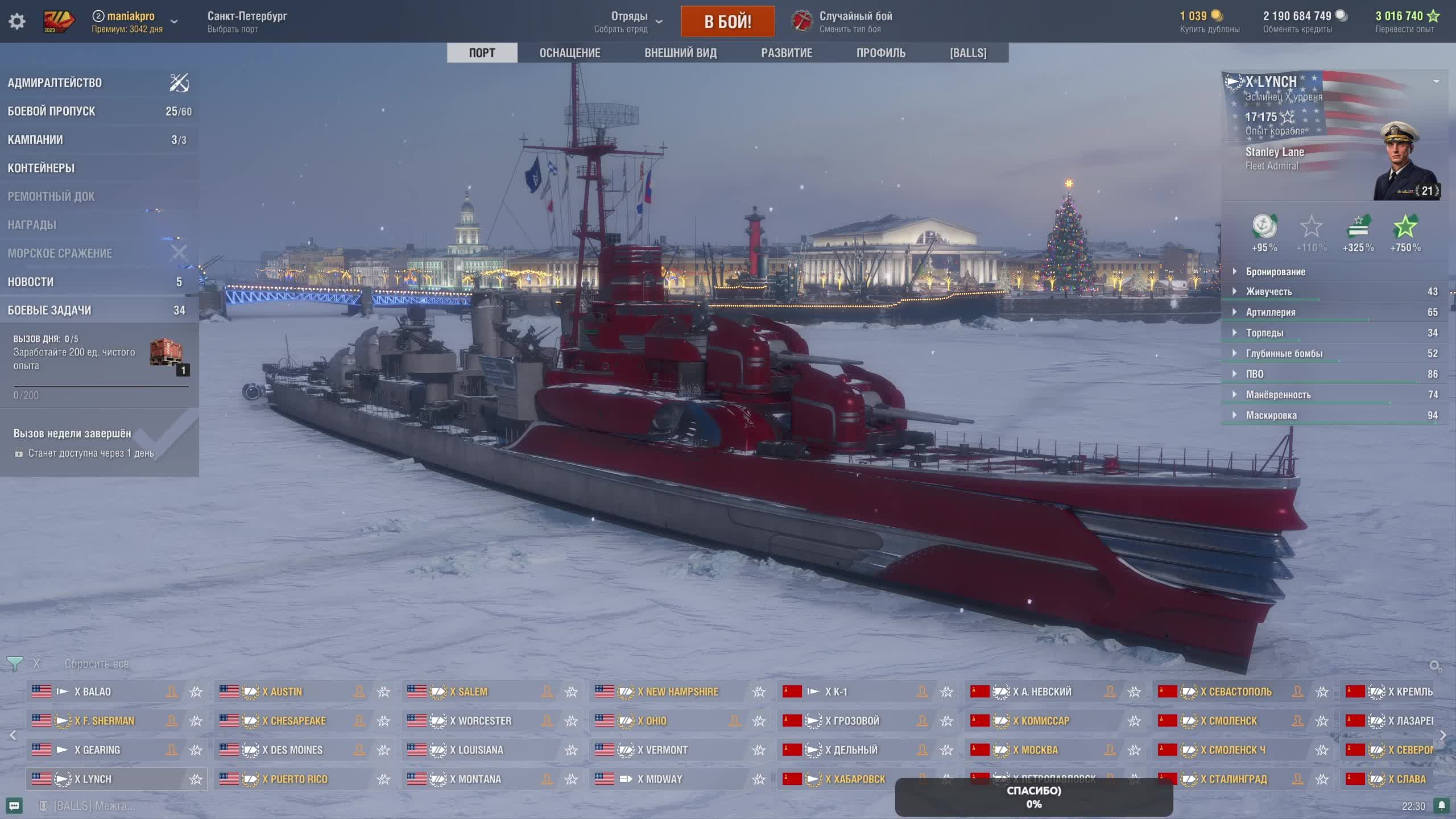Open the БОЕВОЙ ПРОПУСК entry
1456x819 pixels.
pos(51,111)
